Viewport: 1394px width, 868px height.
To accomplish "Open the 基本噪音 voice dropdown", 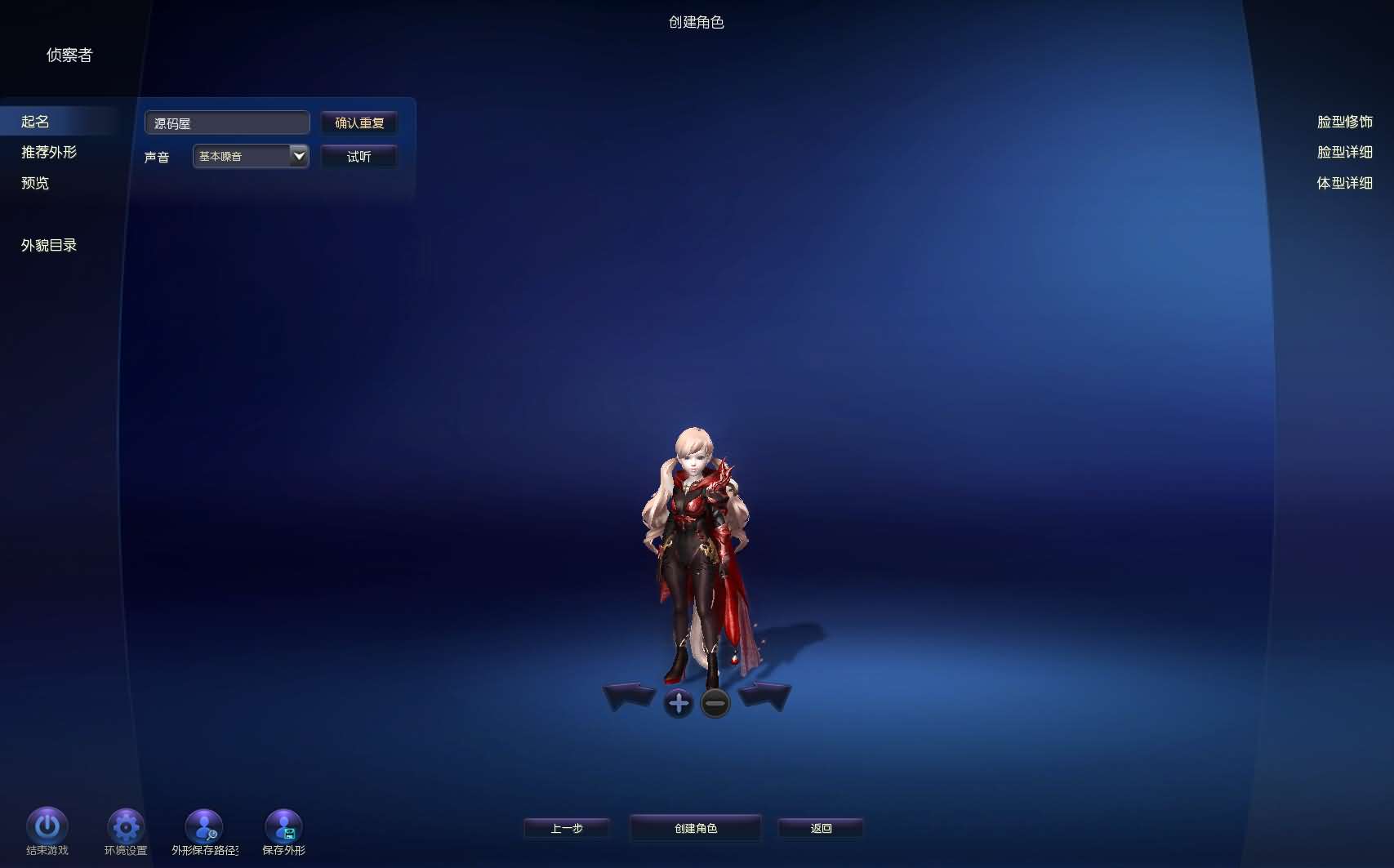I will pyautogui.click(x=299, y=156).
